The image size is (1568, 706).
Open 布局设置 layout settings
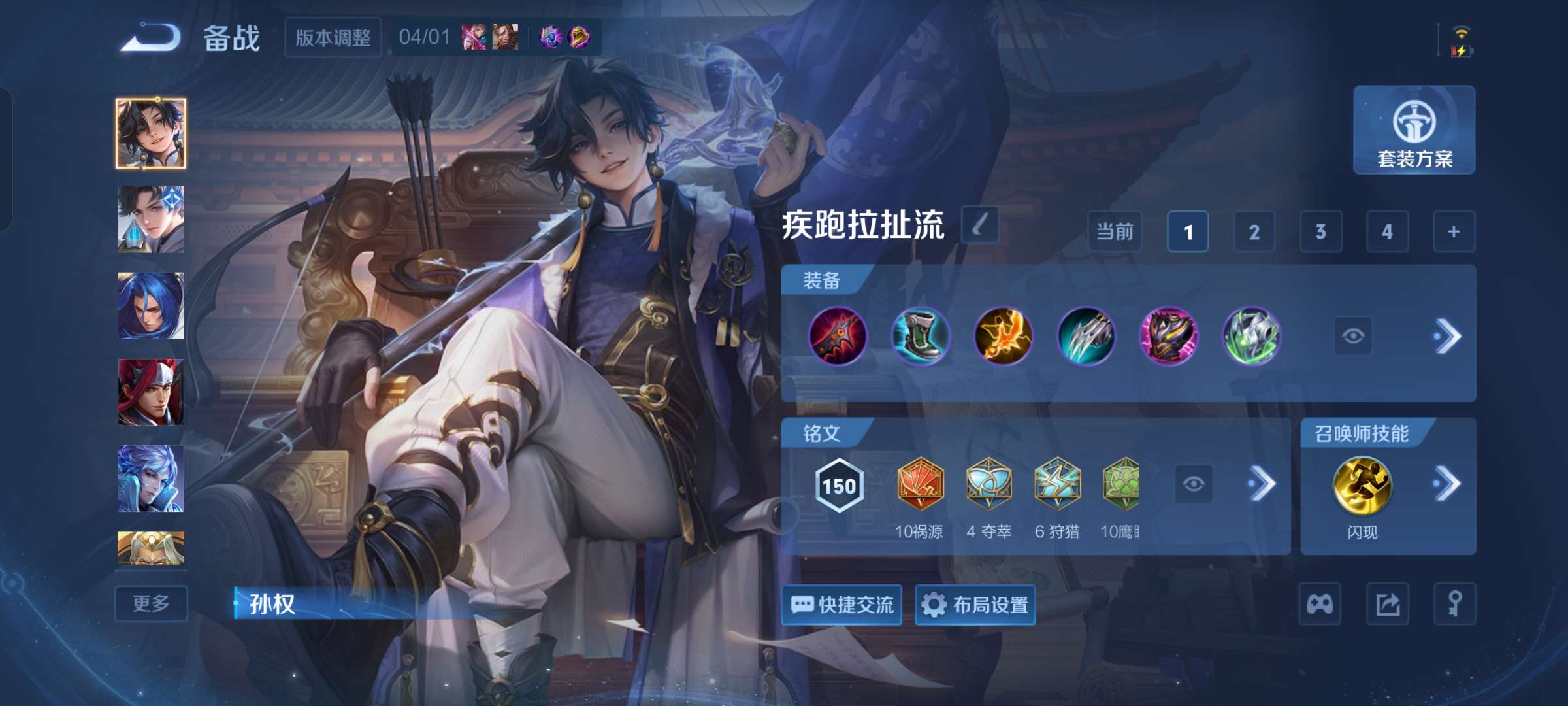pos(975,605)
